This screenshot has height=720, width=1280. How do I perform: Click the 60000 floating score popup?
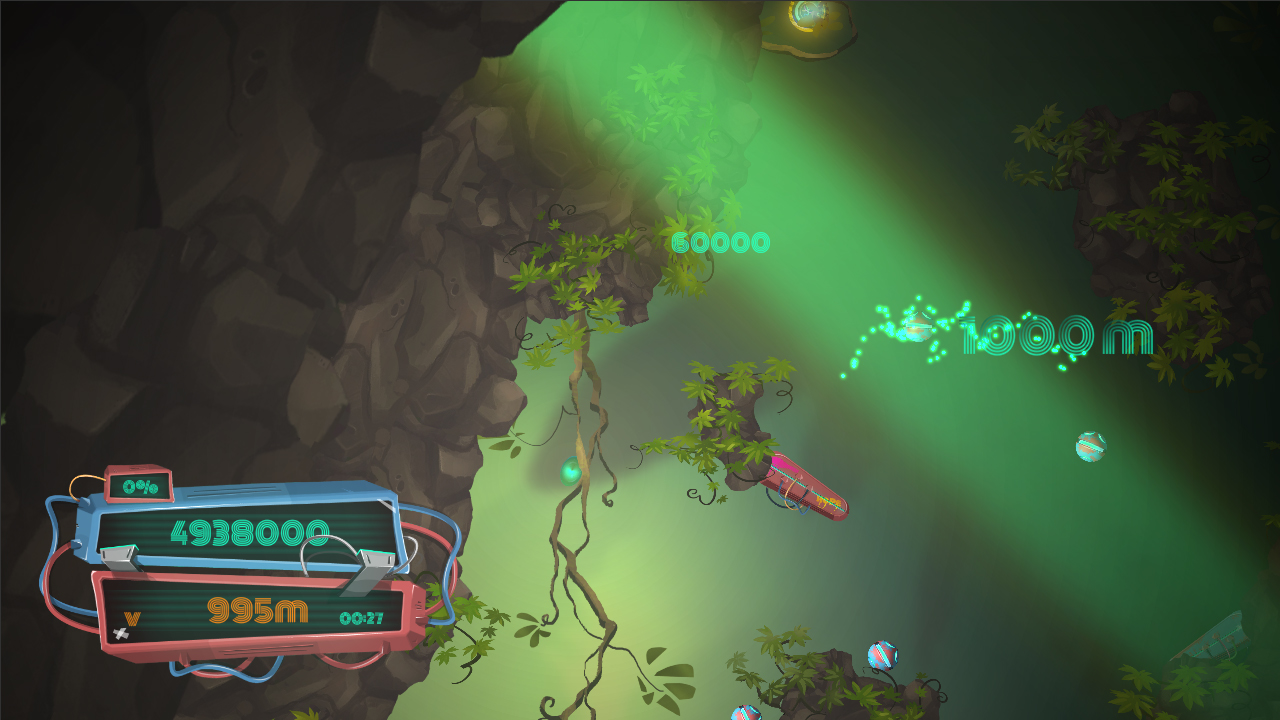[x=722, y=243]
